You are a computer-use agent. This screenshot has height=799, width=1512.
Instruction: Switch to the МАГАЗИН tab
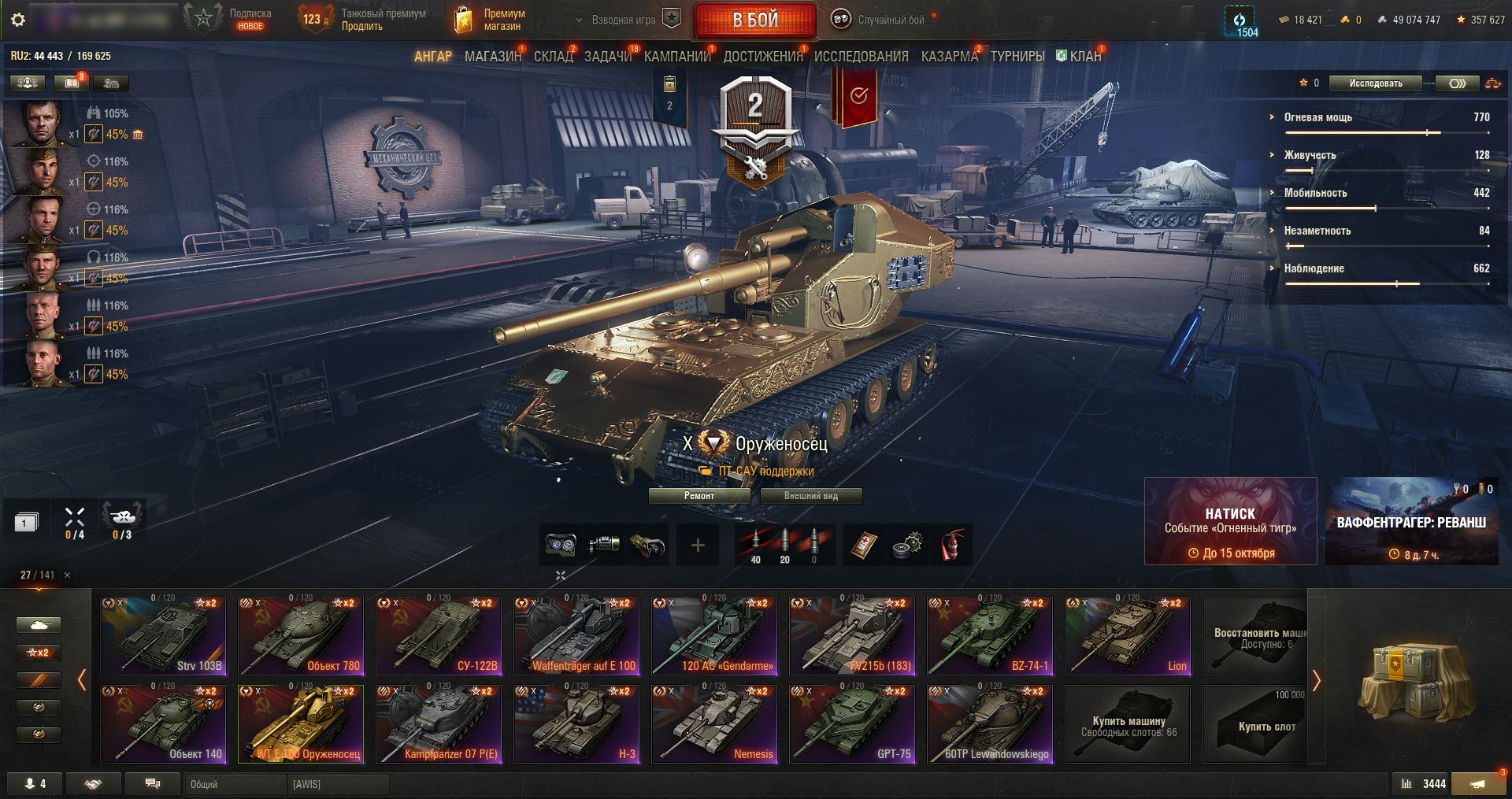coord(492,57)
